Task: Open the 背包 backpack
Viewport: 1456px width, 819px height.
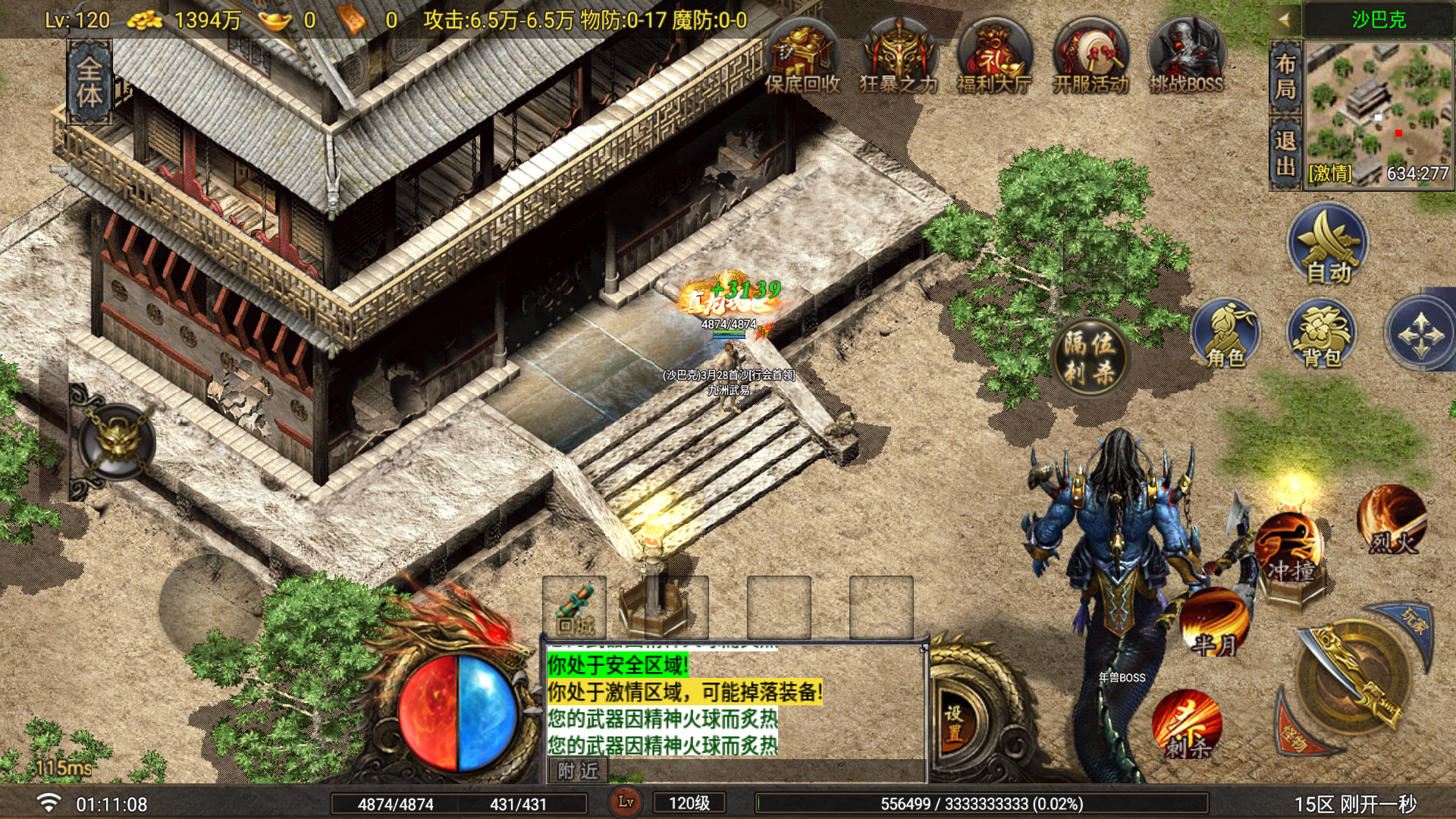Action: pos(1322,334)
